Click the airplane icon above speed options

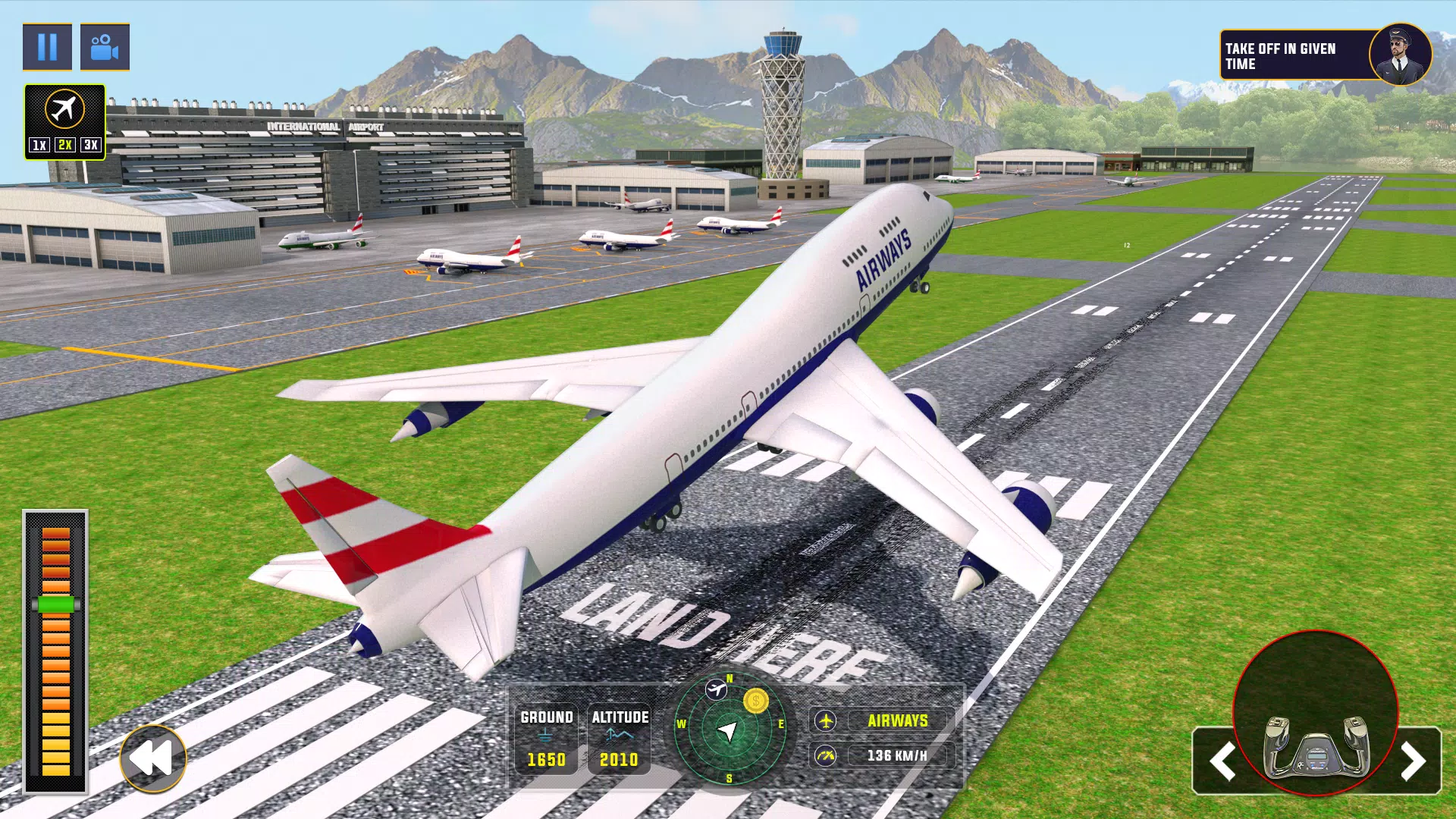[64, 112]
